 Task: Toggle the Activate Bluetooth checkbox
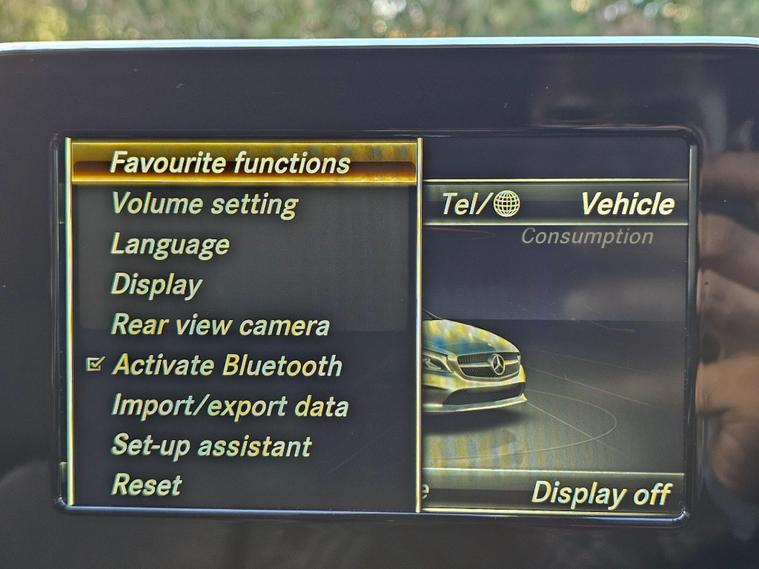[95, 365]
